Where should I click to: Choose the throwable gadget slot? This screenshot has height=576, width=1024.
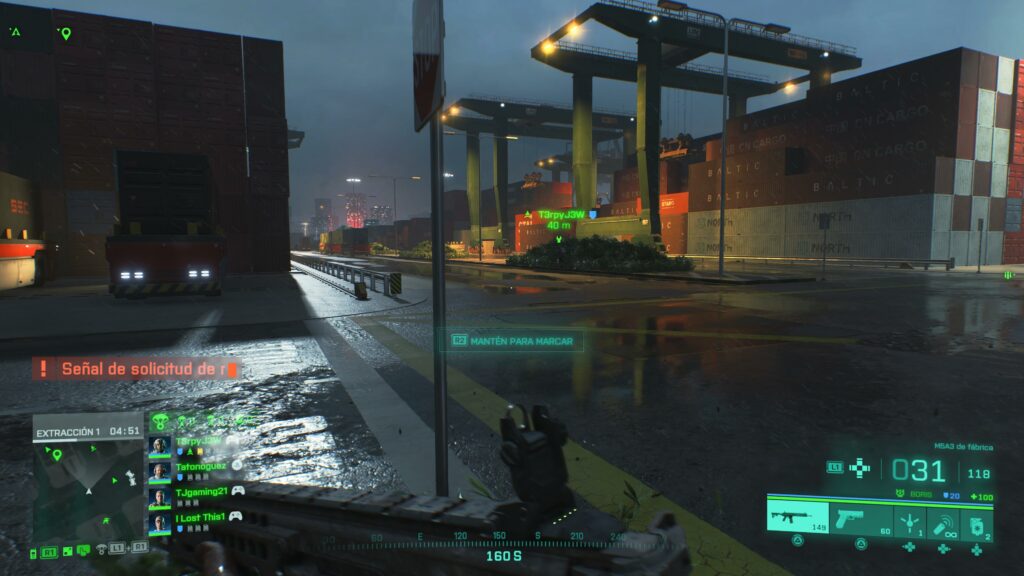click(909, 520)
